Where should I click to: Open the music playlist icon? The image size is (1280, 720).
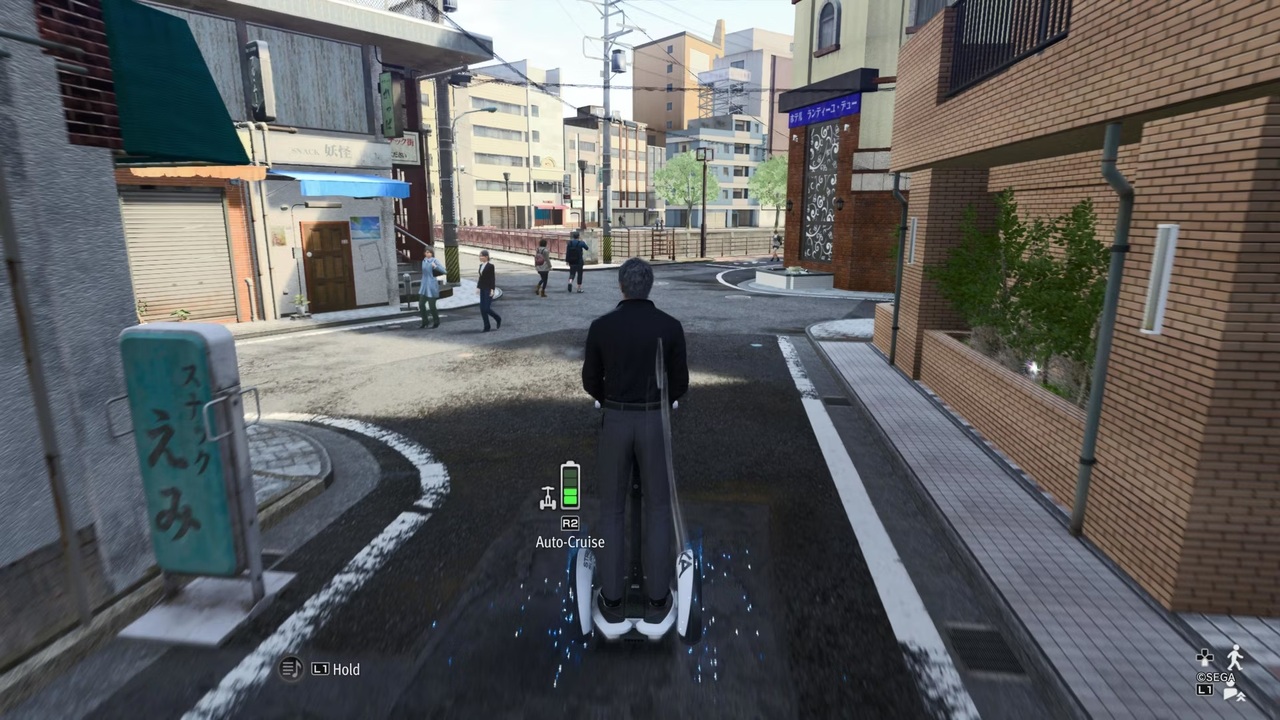[x=291, y=669]
